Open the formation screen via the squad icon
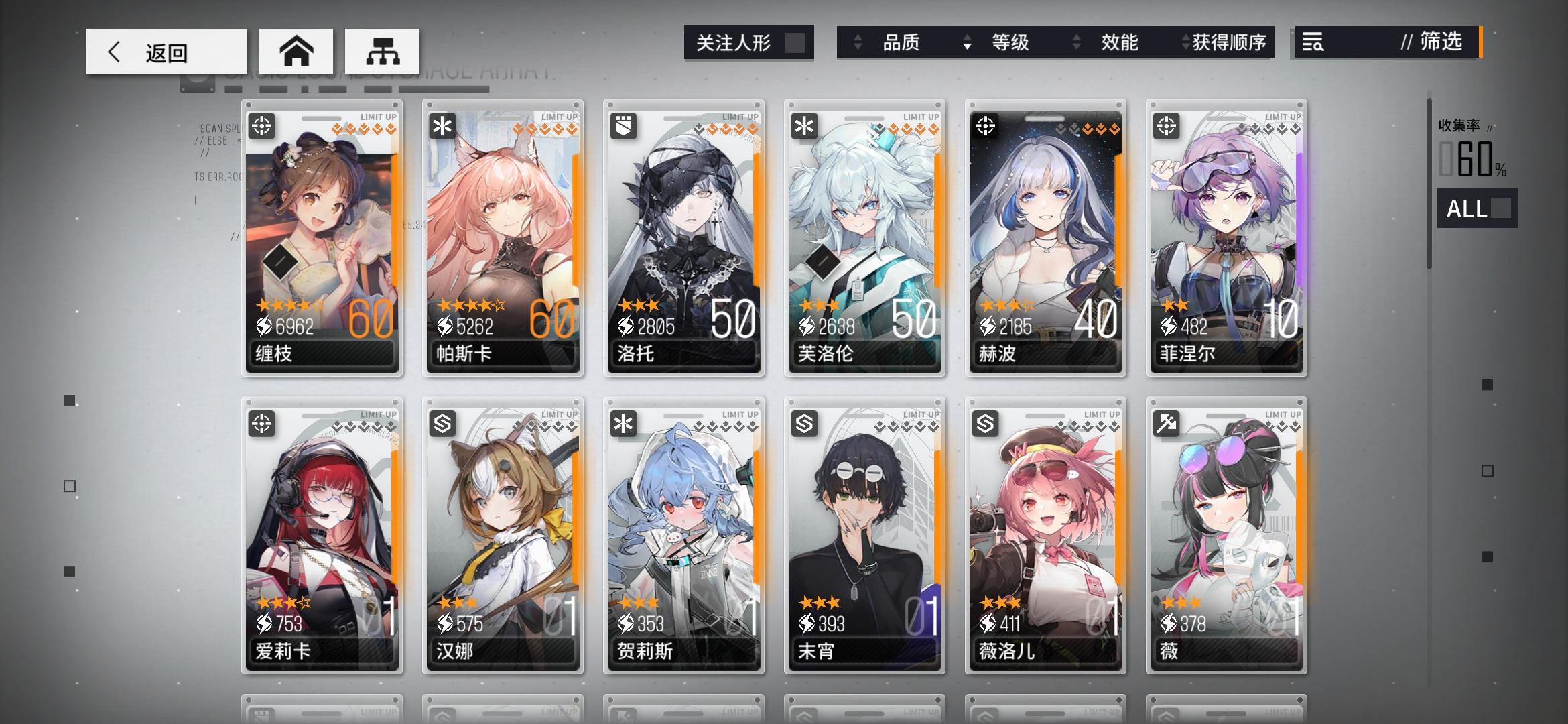 click(383, 51)
